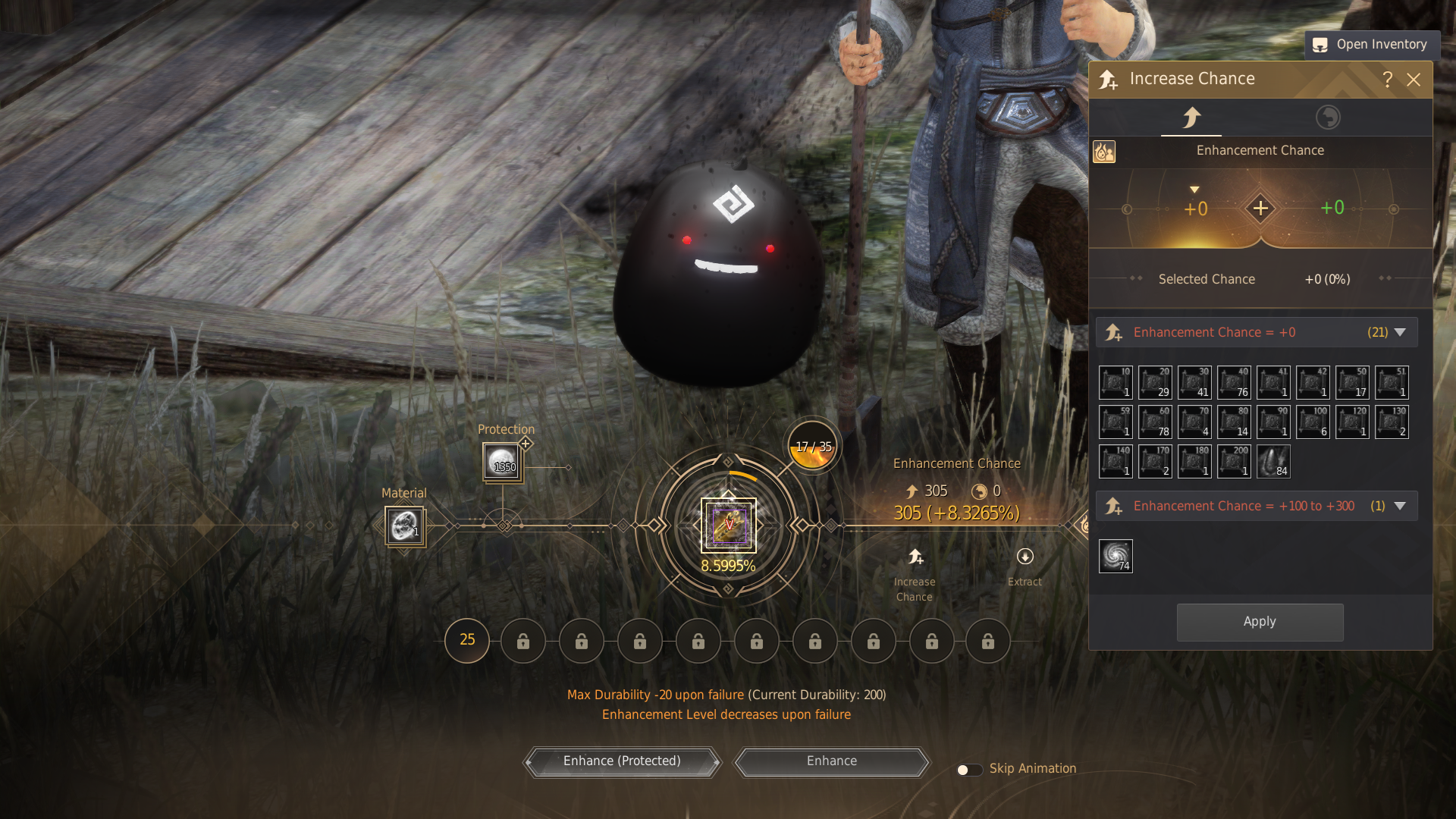Pick the +60 scroll stack of 78
The image size is (1456, 819).
click(1155, 422)
